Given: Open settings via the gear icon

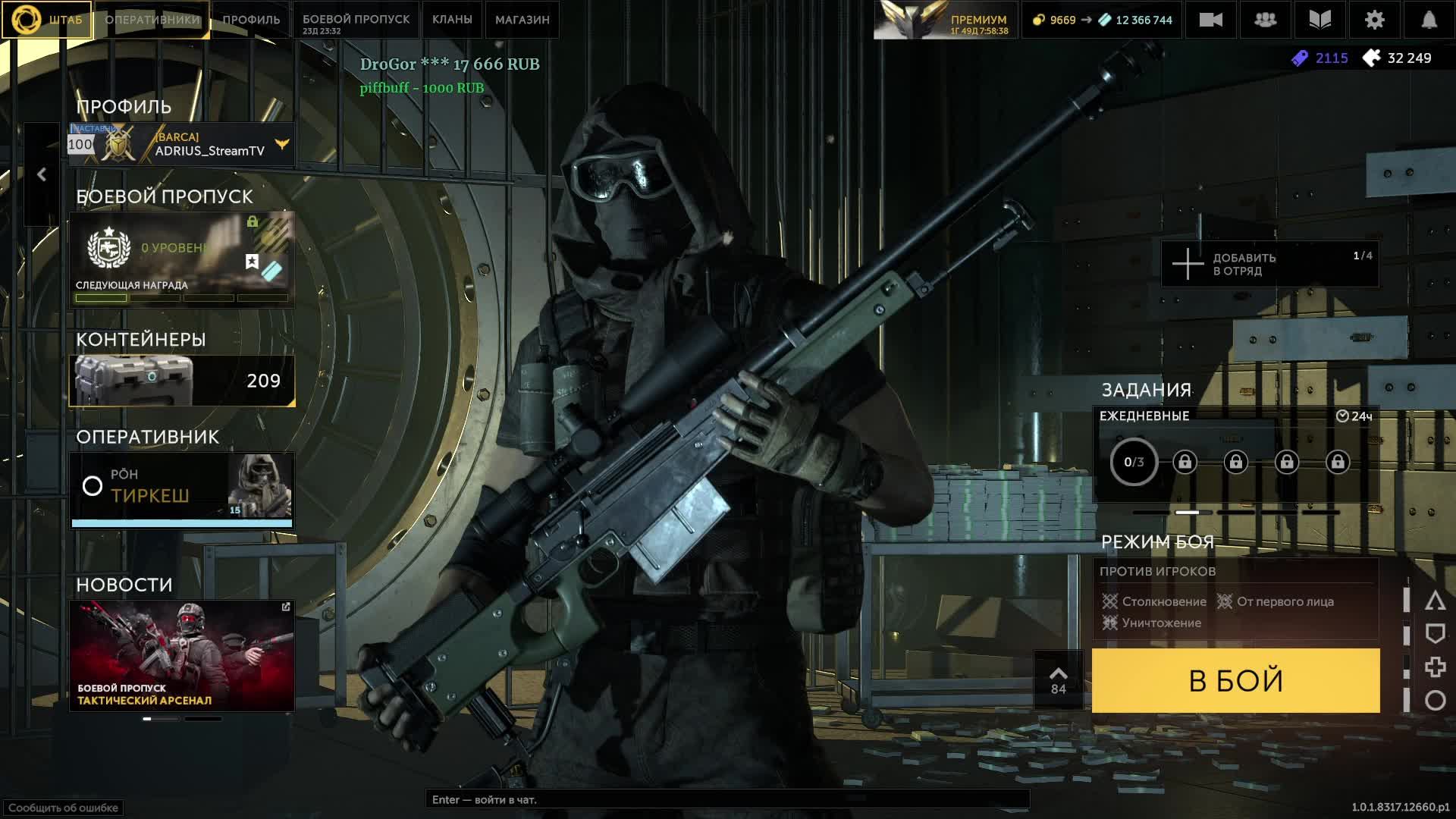Looking at the screenshot, I should (1374, 20).
